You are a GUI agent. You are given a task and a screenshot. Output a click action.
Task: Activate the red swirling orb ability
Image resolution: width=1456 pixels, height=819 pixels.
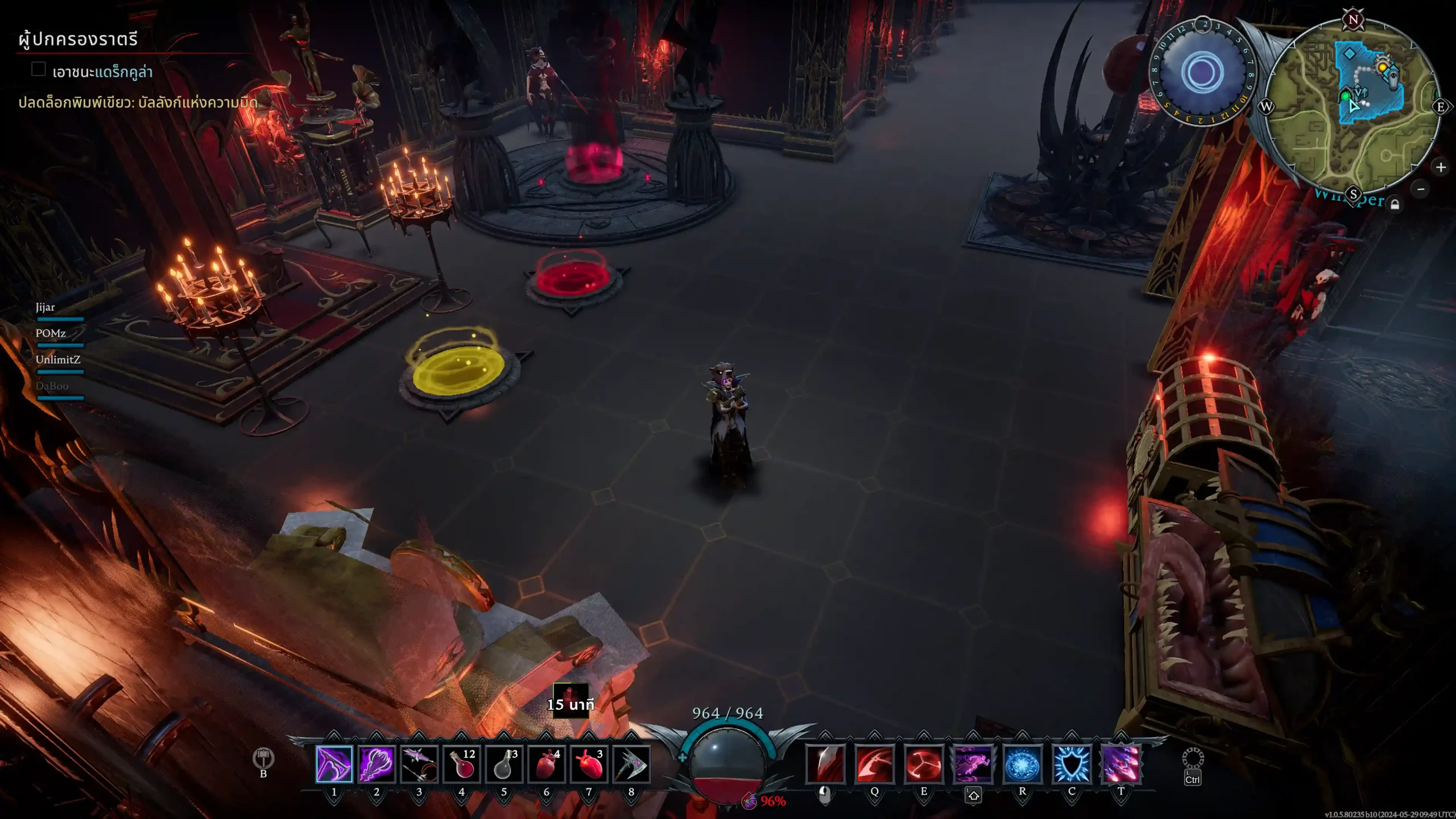(x=924, y=763)
